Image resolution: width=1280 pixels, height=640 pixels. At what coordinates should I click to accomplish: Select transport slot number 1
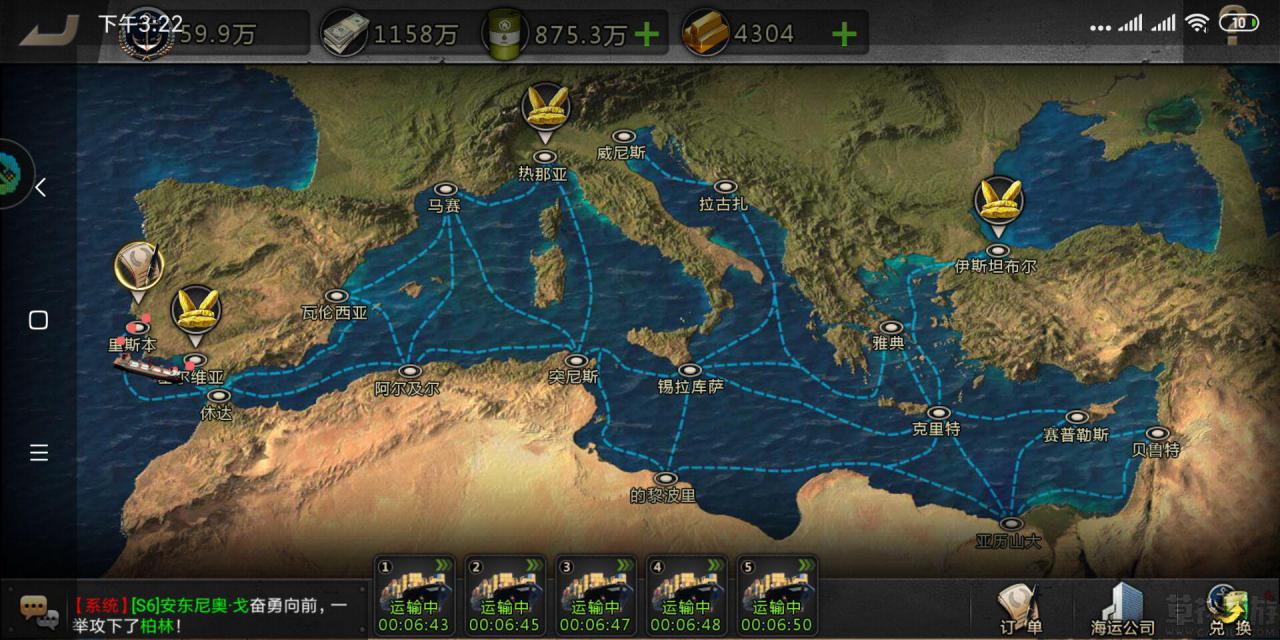[x=415, y=596]
